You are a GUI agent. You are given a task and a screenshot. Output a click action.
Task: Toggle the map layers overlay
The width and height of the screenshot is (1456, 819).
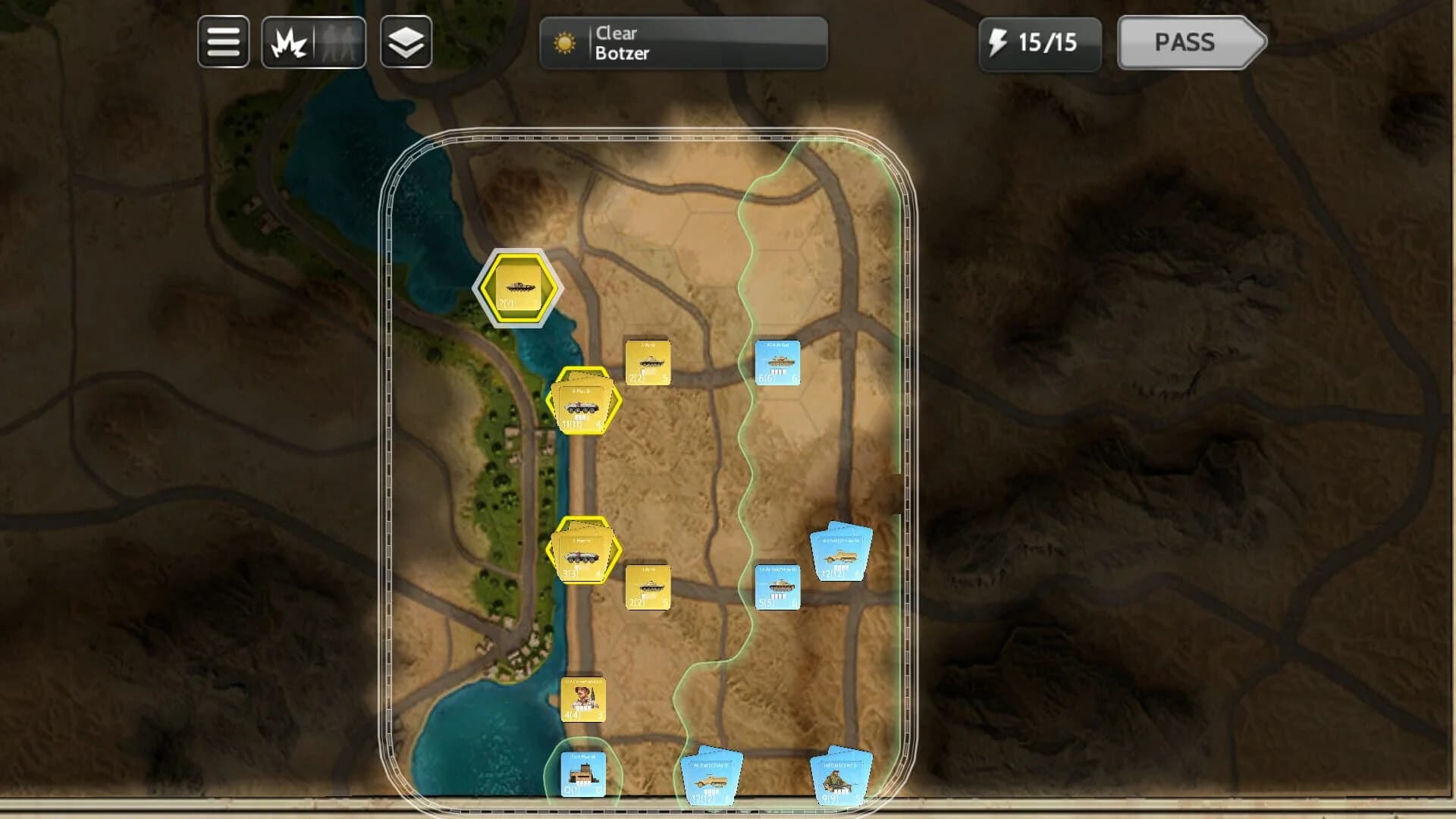click(406, 43)
